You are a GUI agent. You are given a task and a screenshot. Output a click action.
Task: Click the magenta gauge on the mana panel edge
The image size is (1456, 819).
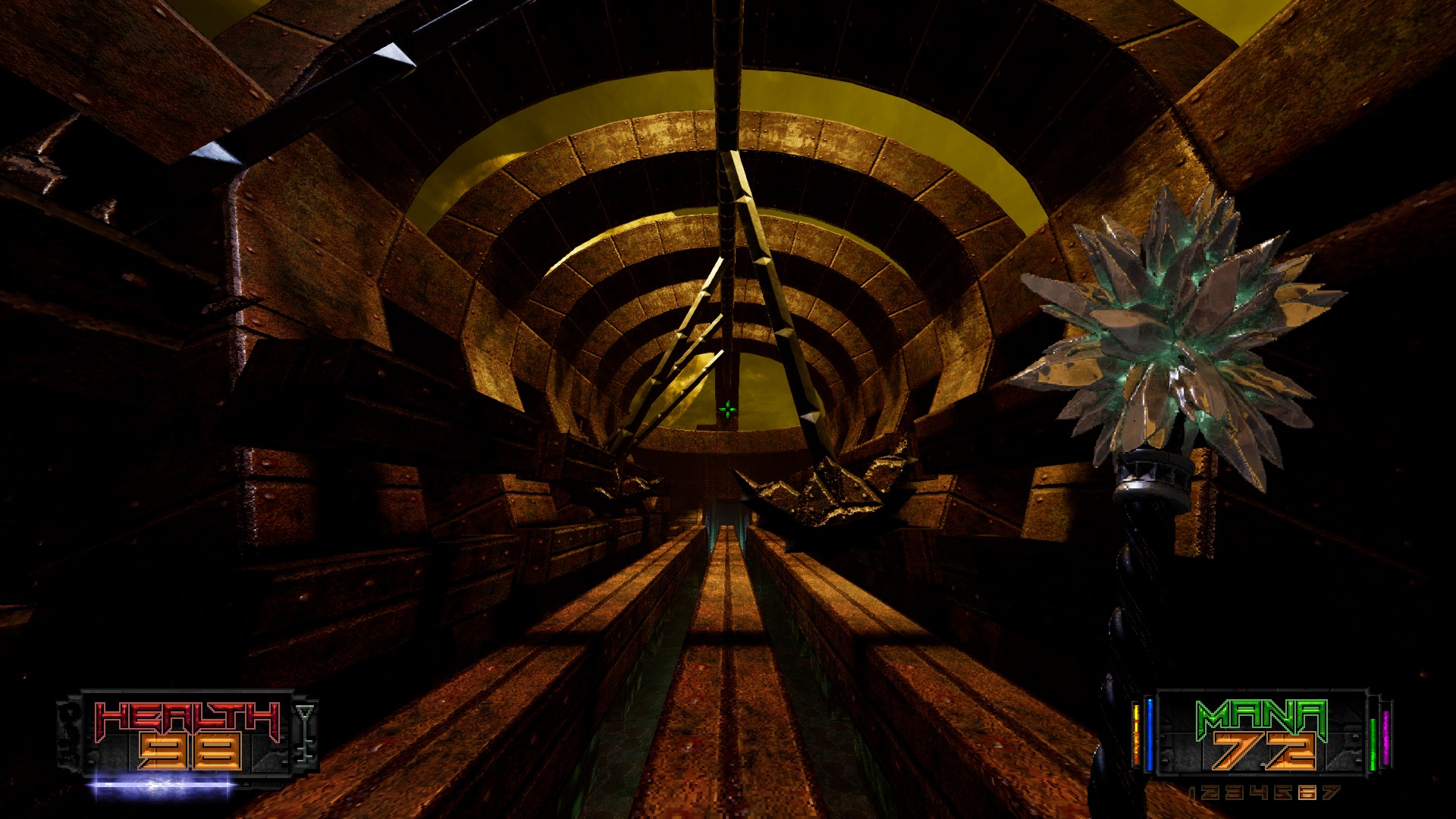(1385, 735)
